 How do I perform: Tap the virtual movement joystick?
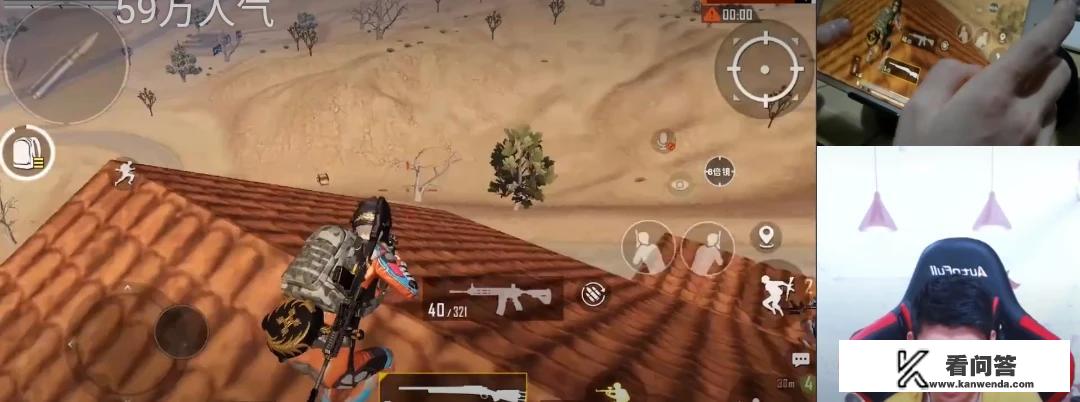(x=181, y=329)
